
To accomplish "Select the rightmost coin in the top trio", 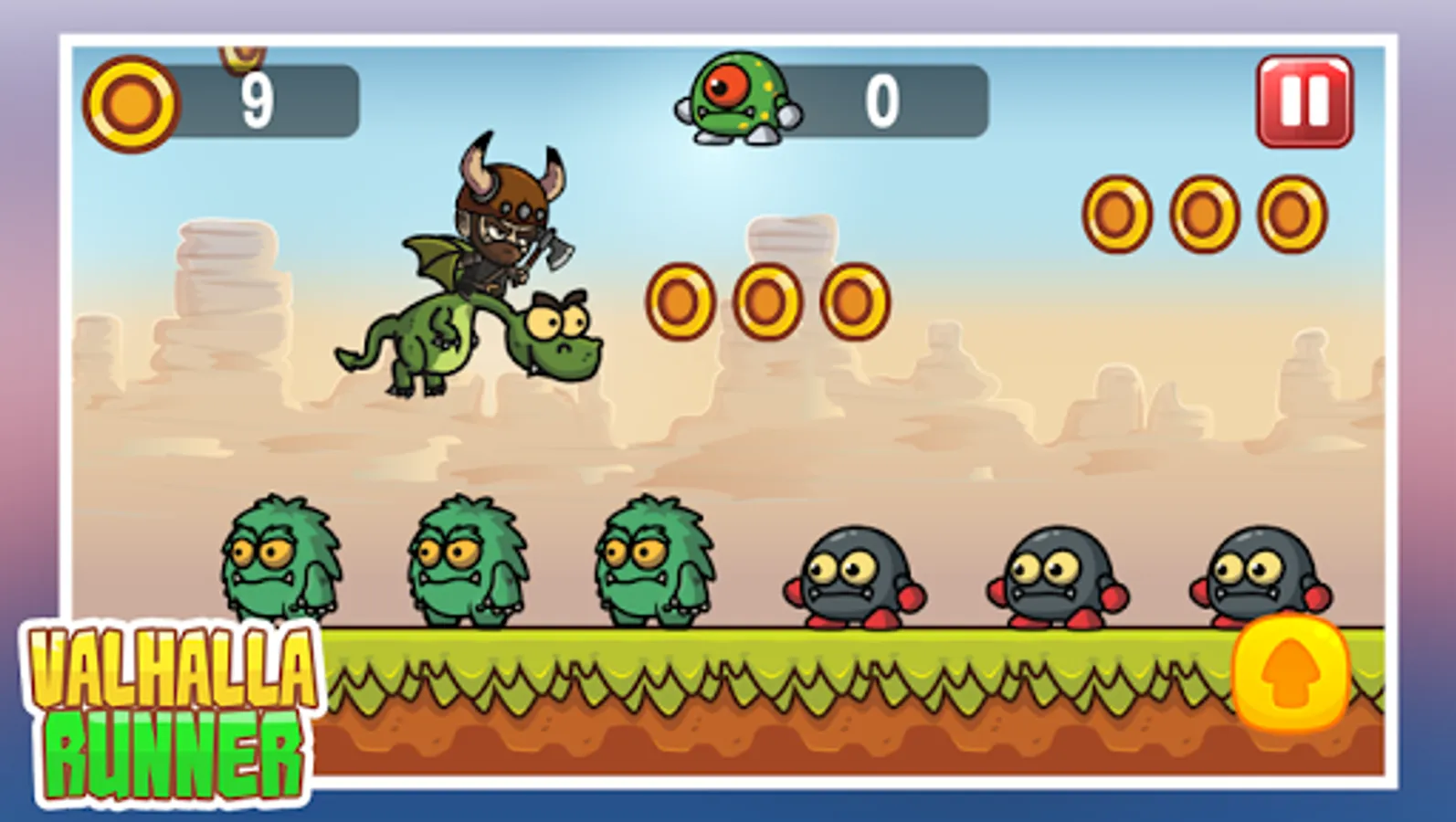I will (1290, 212).
